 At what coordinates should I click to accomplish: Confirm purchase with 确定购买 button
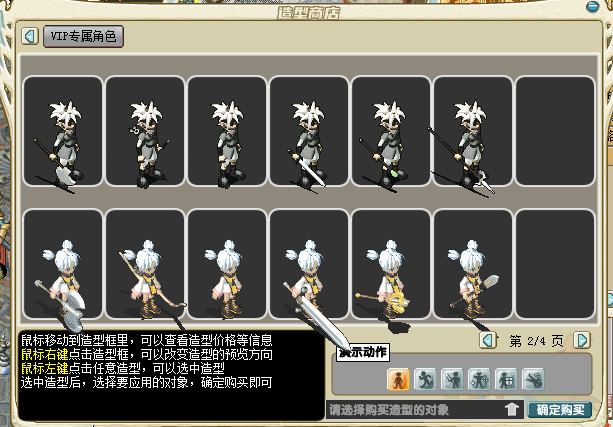(558, 409)
